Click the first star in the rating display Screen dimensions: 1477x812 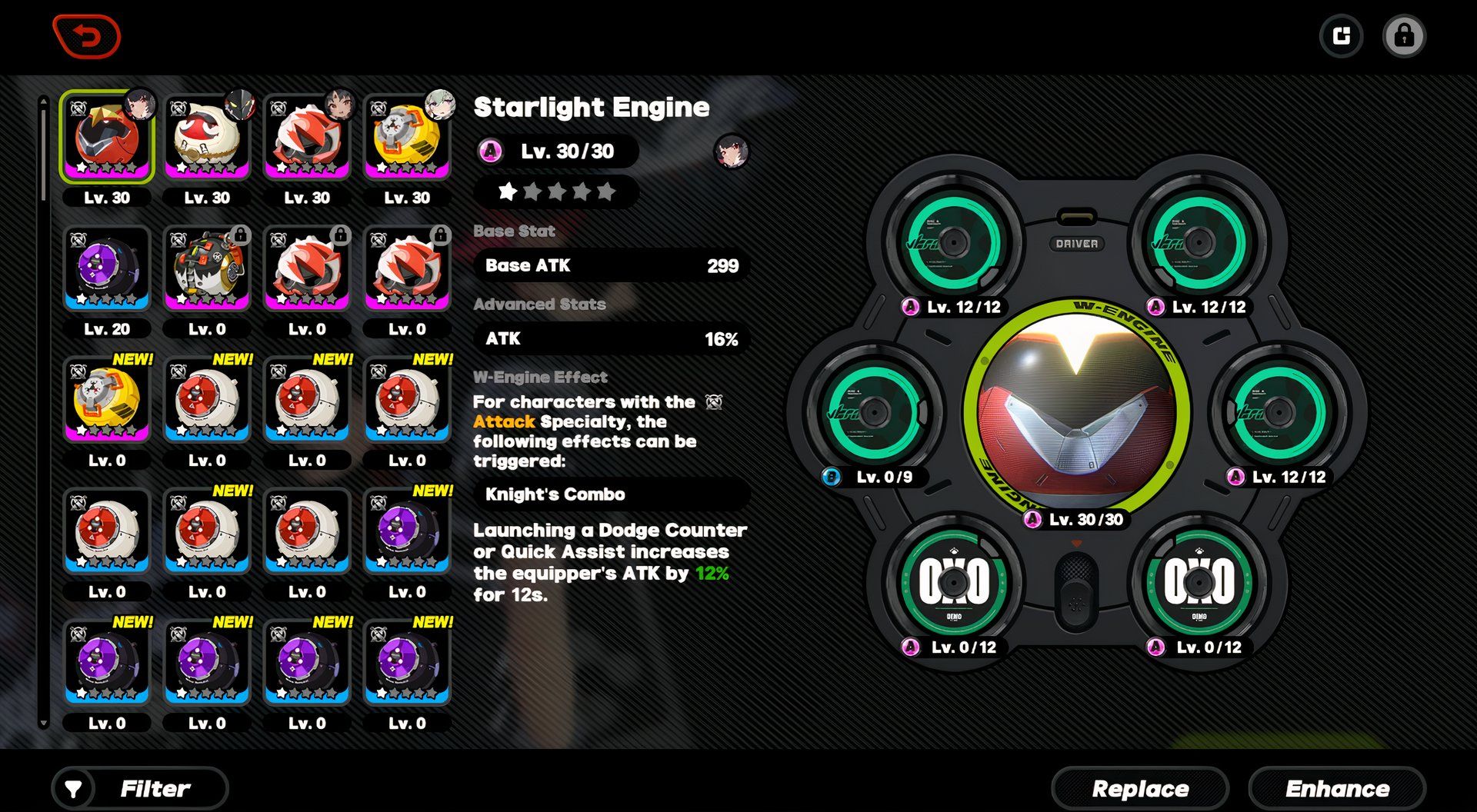coord(509,191)
